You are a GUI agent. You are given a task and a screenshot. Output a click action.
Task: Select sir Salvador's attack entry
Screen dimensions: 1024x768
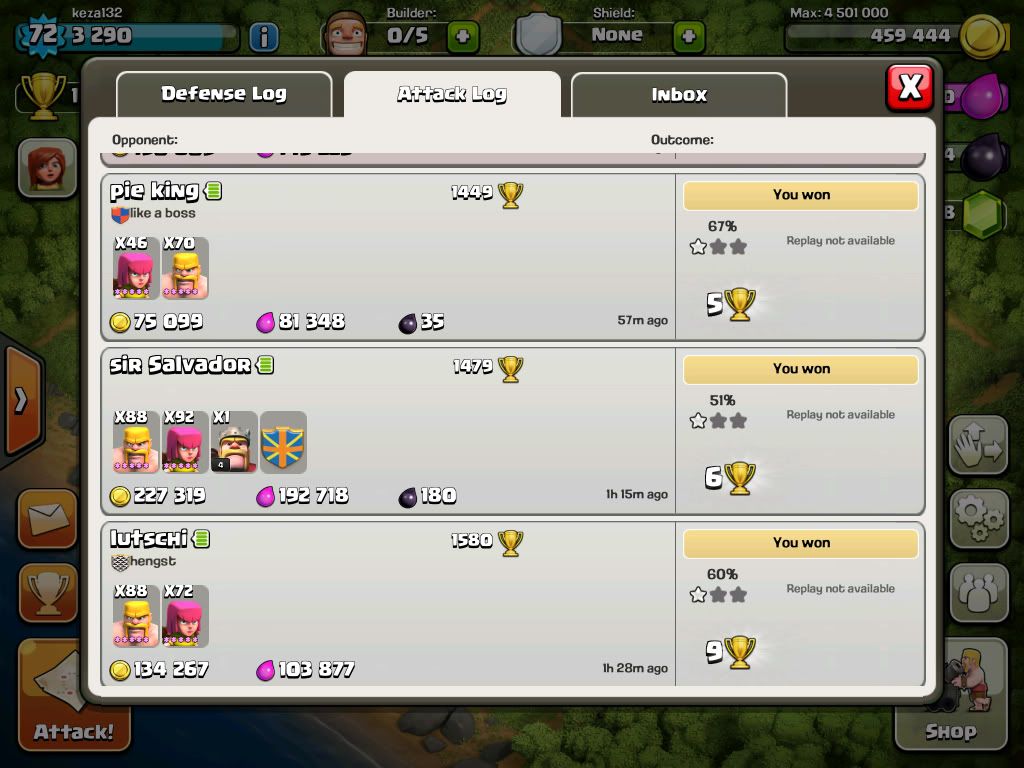coord(388,431)
